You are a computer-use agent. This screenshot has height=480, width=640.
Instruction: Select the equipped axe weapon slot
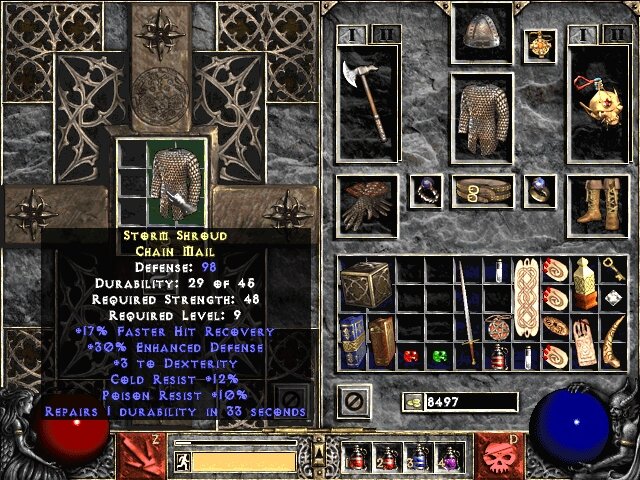click(362, 107)
